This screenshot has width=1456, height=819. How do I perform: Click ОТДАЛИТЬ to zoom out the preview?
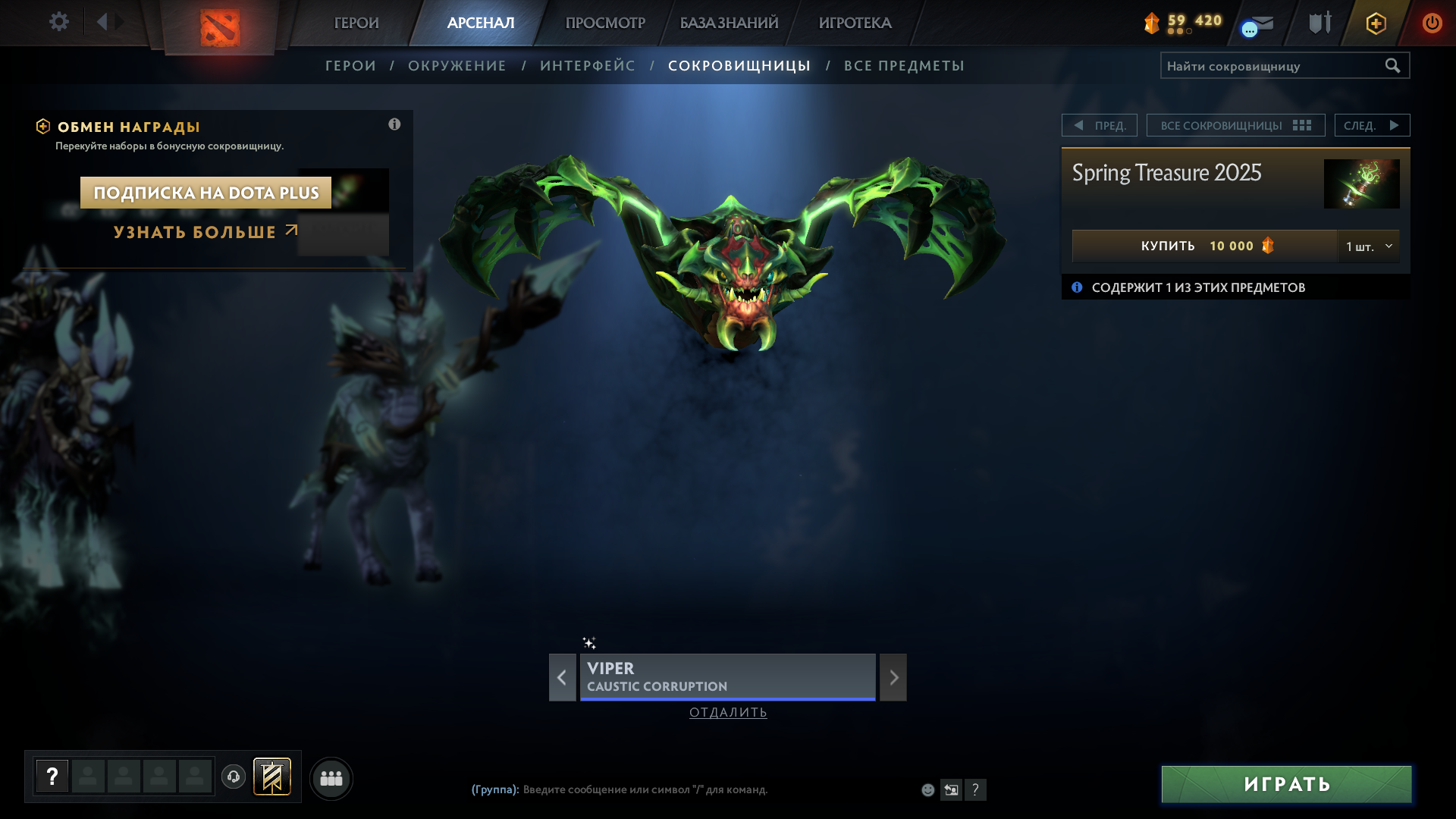pos(728,712)
